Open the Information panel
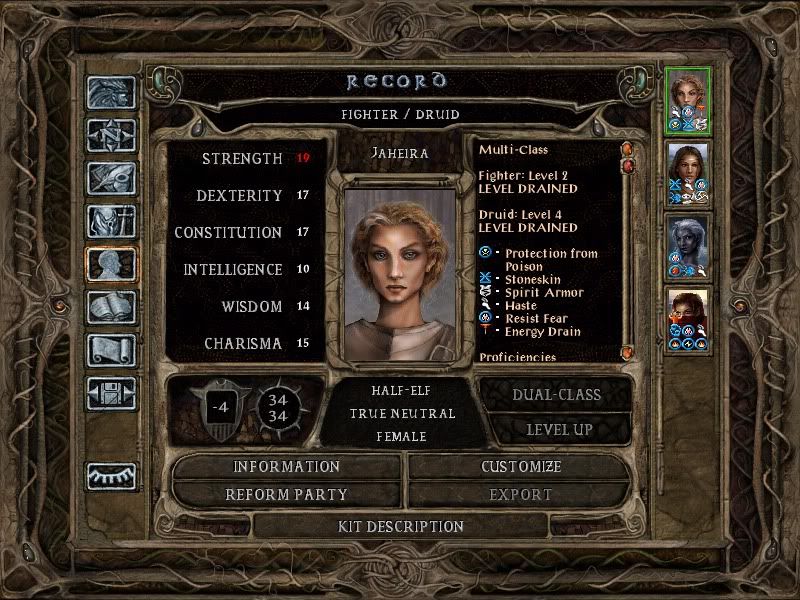The width and height of the screenshot is (800, 600). click(287, 467)
